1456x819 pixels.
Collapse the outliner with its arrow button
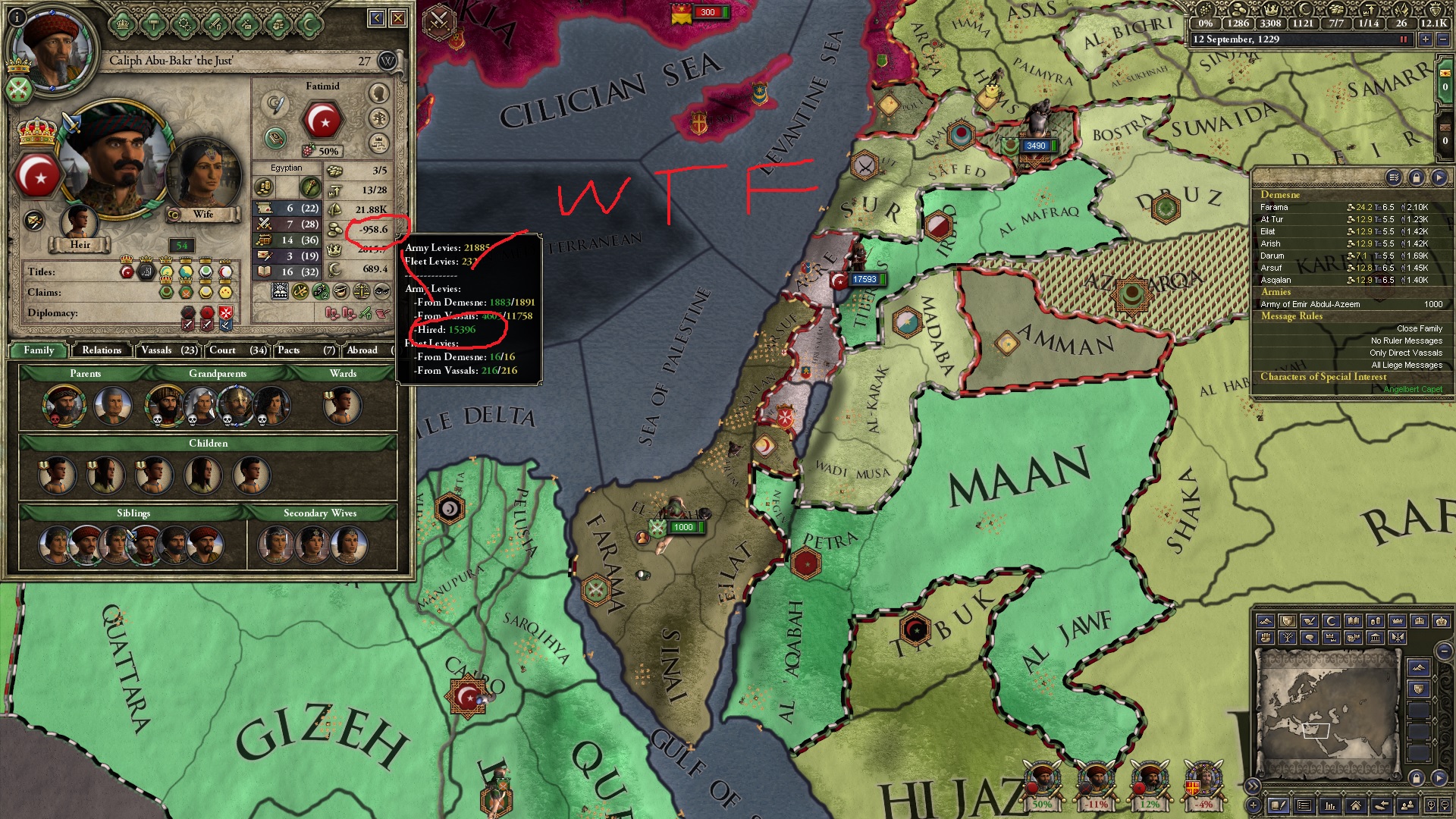[x=1438, y=177]
